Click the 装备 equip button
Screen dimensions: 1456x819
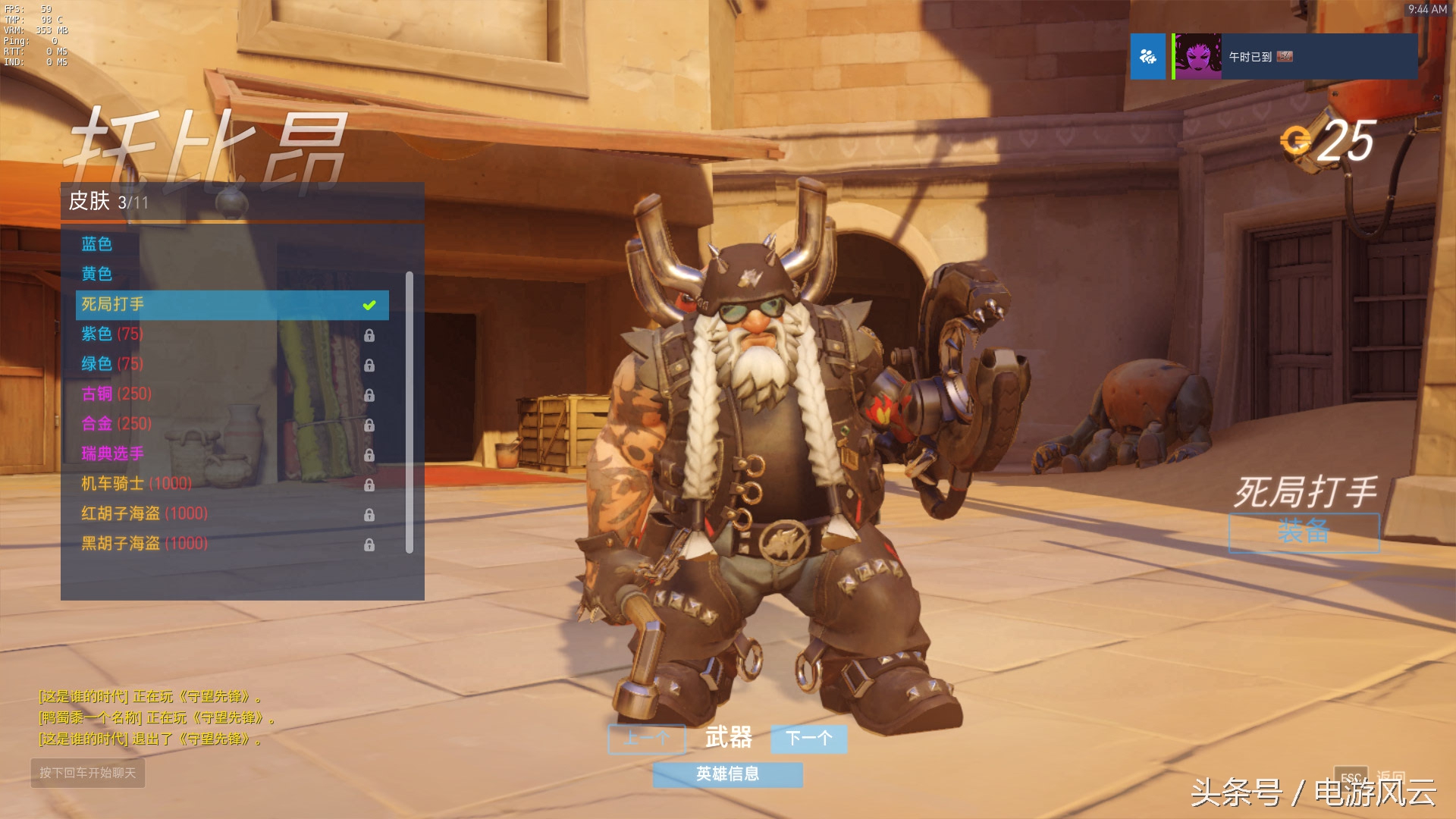[1304, 532]
